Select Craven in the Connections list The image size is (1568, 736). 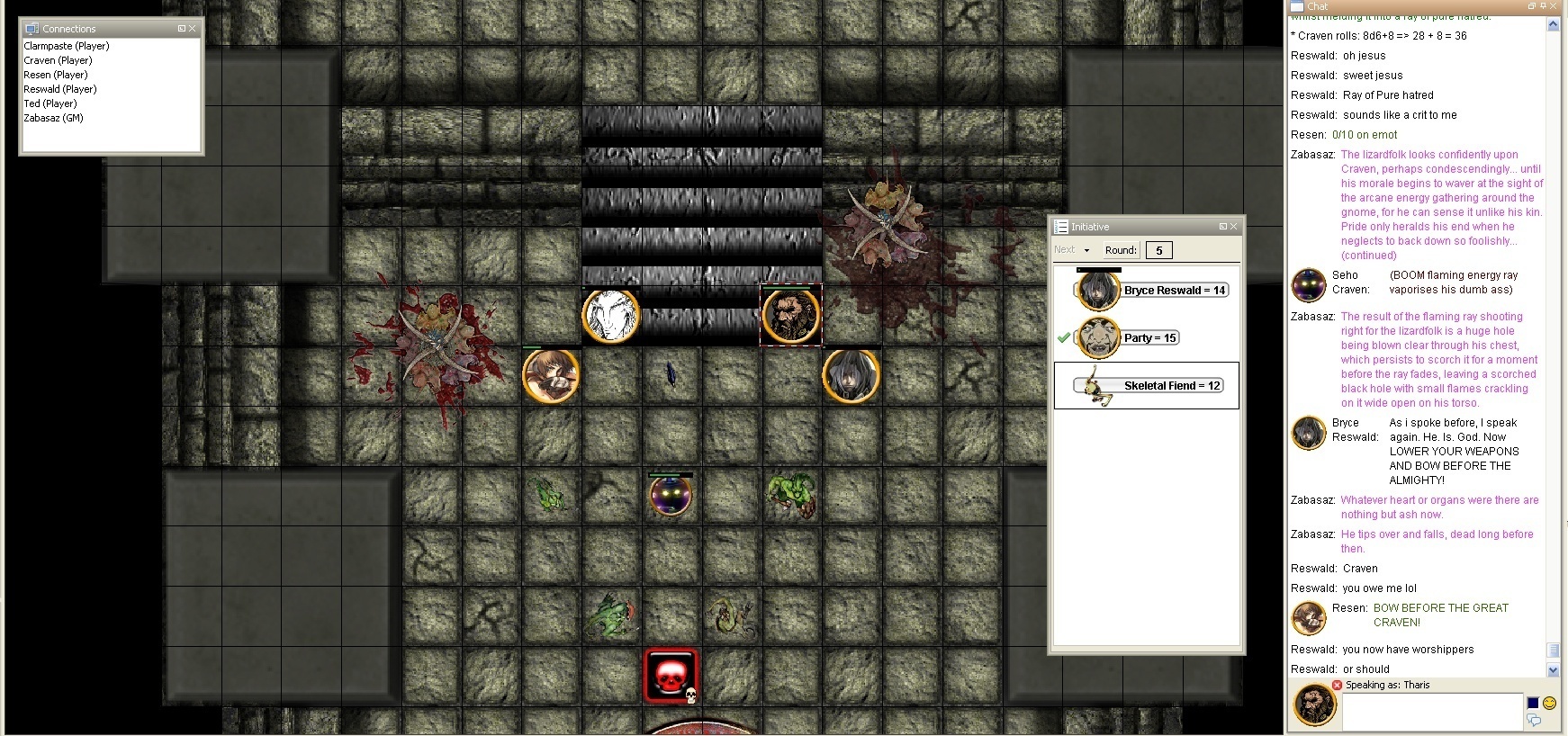(x=58, y=60)
